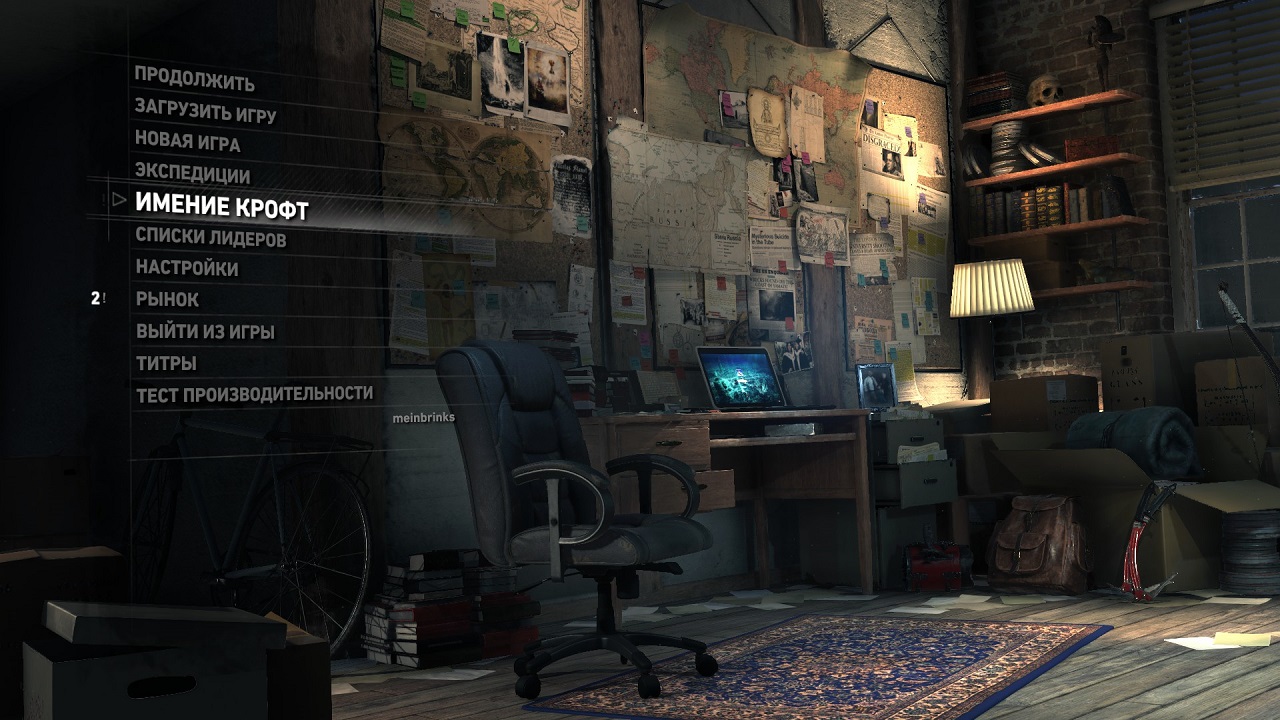Open the Настройки settings menu
1280x720 pixels.
(187, 268)
